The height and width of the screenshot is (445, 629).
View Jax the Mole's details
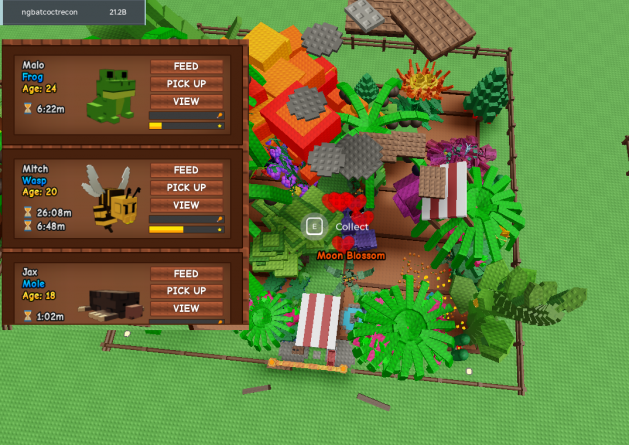tap(186, 308)
